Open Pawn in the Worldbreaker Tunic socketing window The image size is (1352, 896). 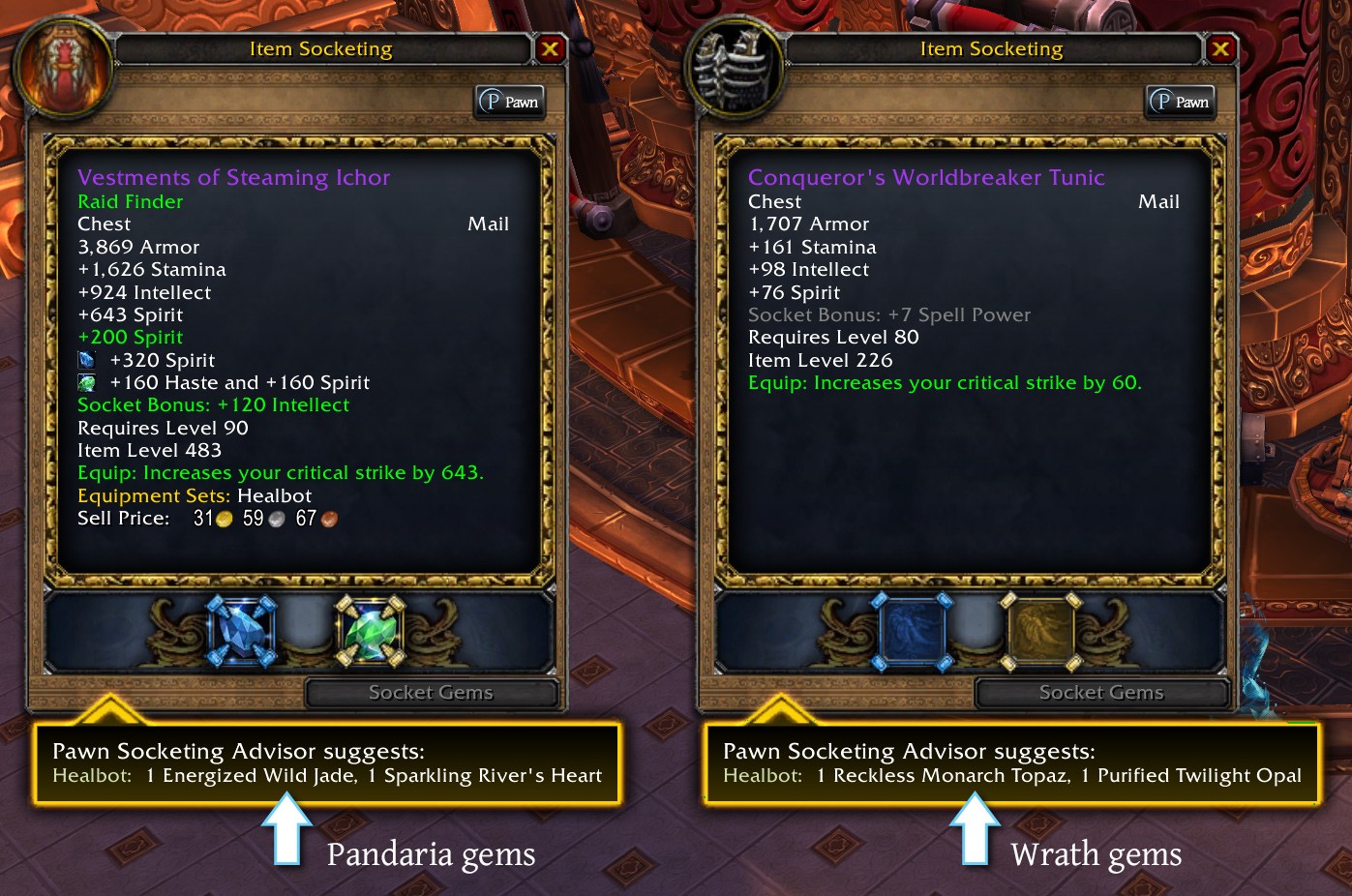tap(1181, 102)
